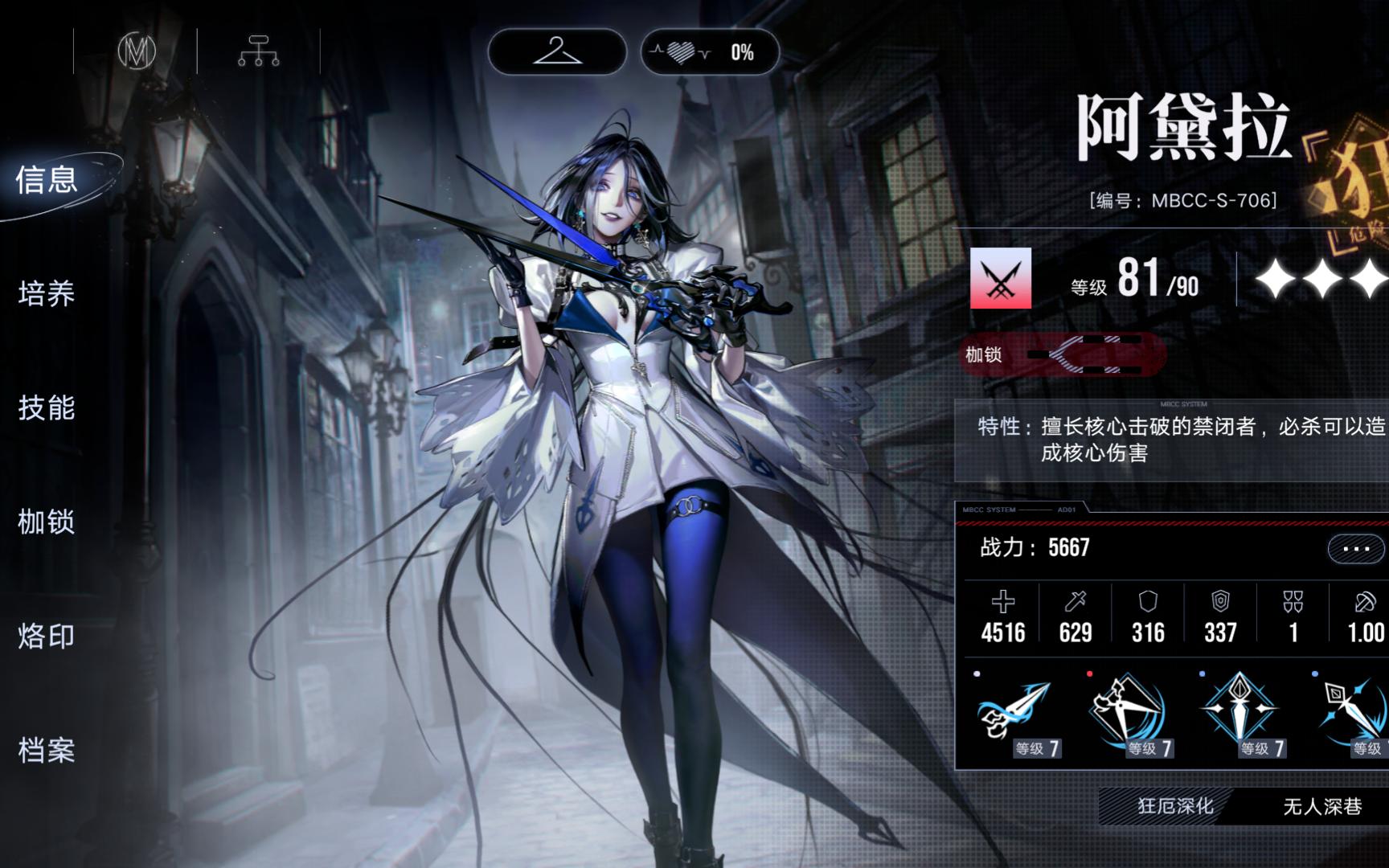Open the 无人深巷 label
The width and height of the screenshot is (1389, 868).
coord(1322,806)
